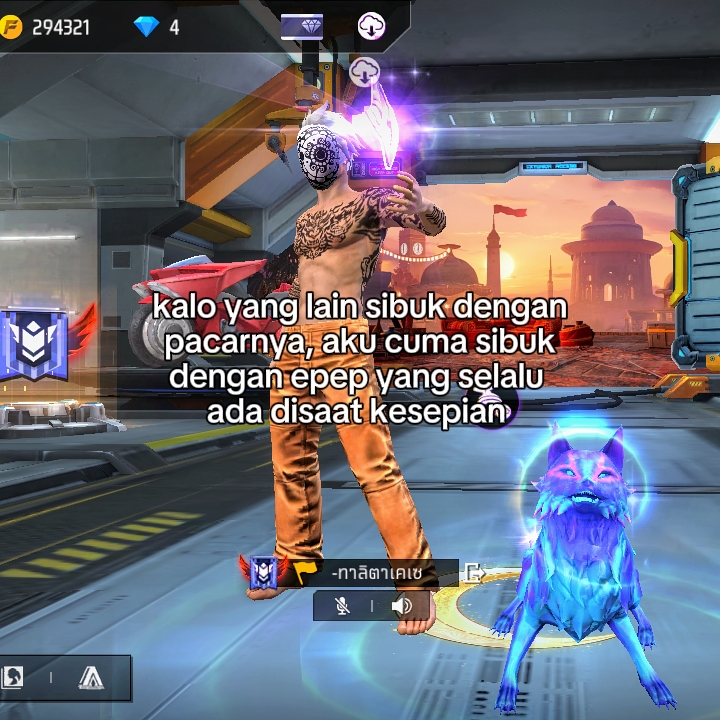
Task: Click the triangular tent-shaped icon at bottom left
Action: click(91, 678)
